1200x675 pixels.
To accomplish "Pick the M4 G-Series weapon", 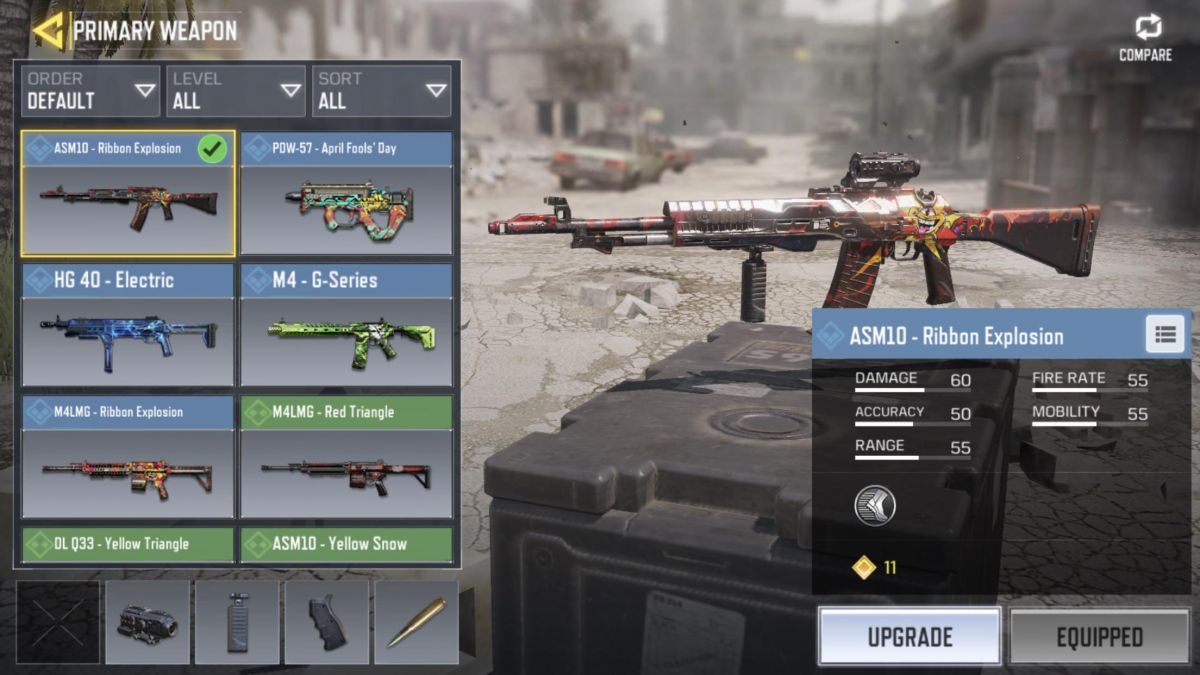I will (346, 325).
